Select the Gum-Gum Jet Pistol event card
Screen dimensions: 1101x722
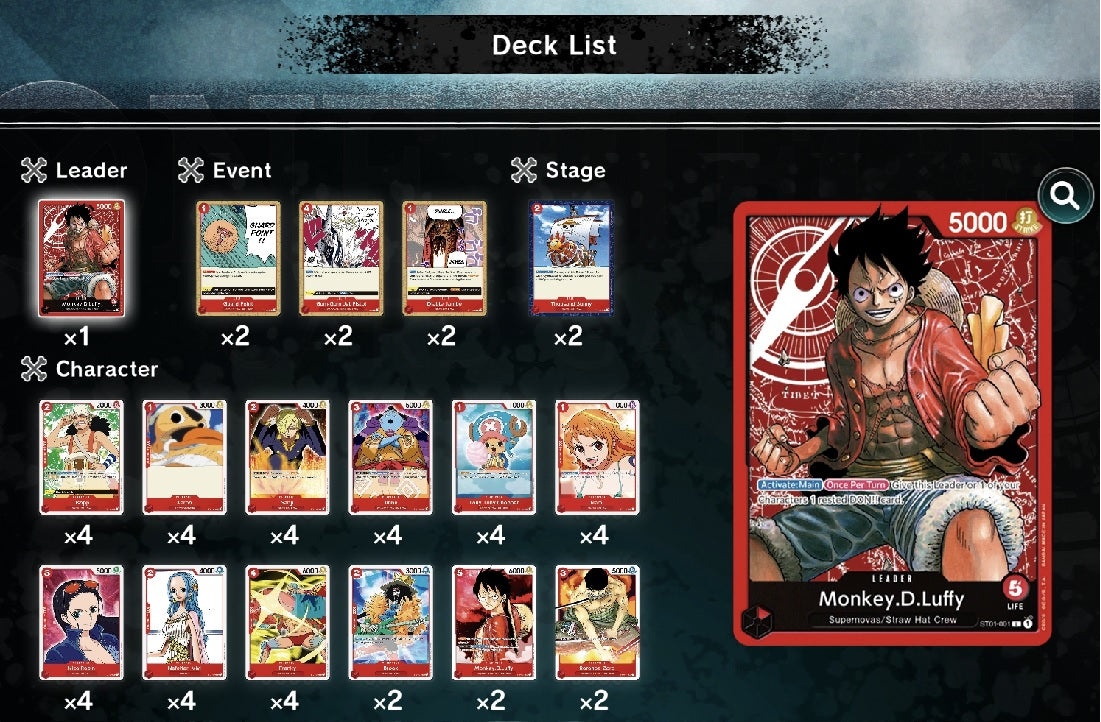341,258
